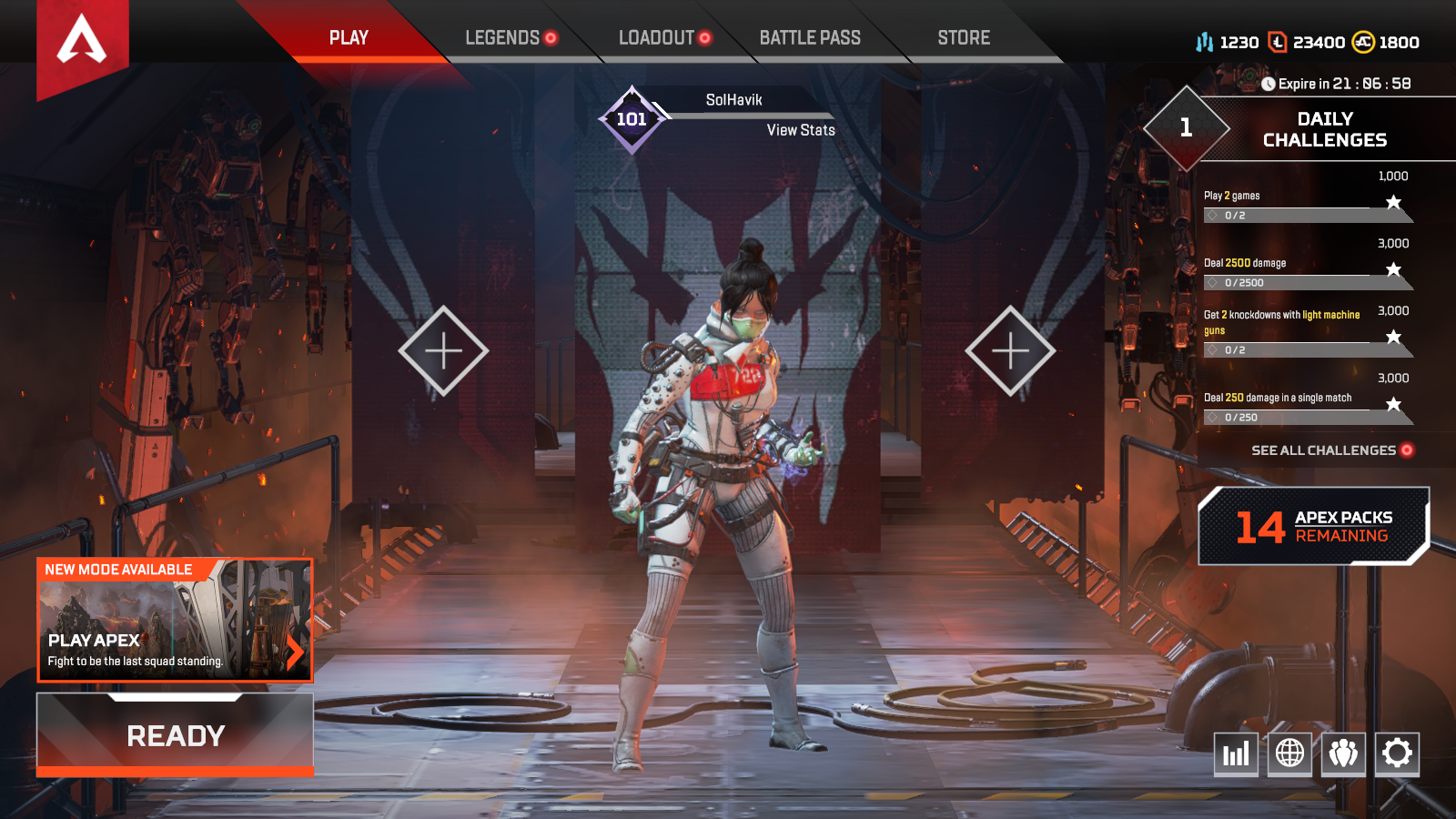
Task: Open the settings gear icon
Action: pos(1397,753)
